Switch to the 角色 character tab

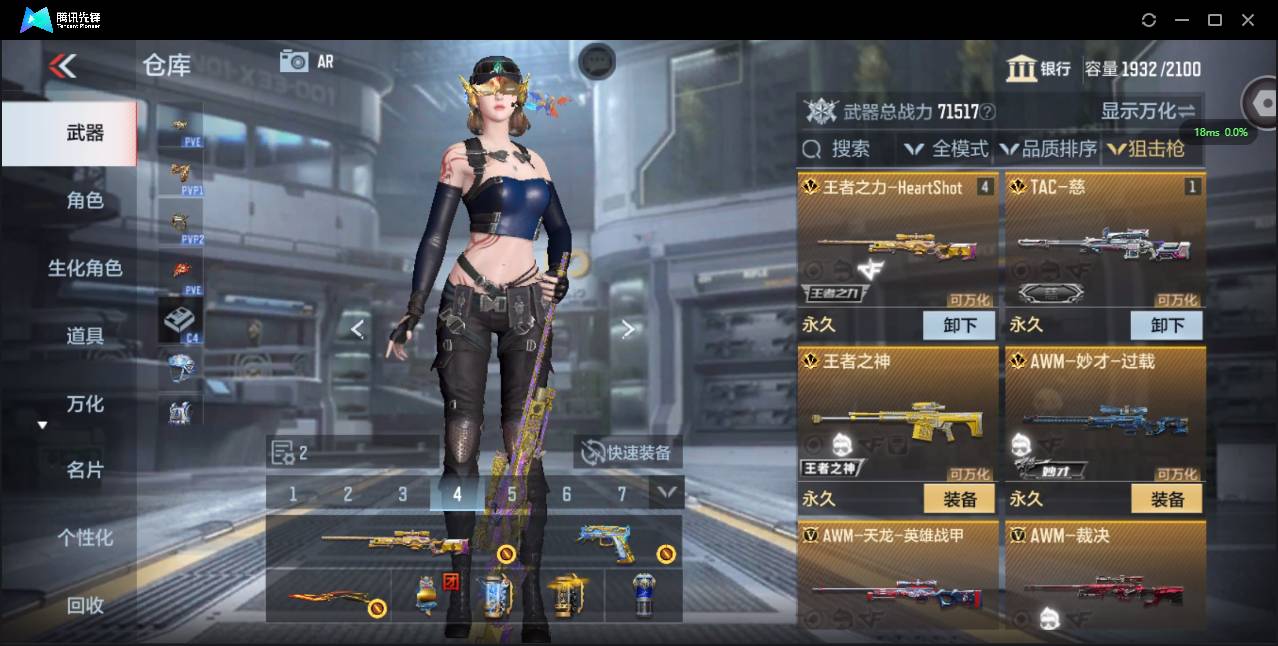click(x=84, y=201)
